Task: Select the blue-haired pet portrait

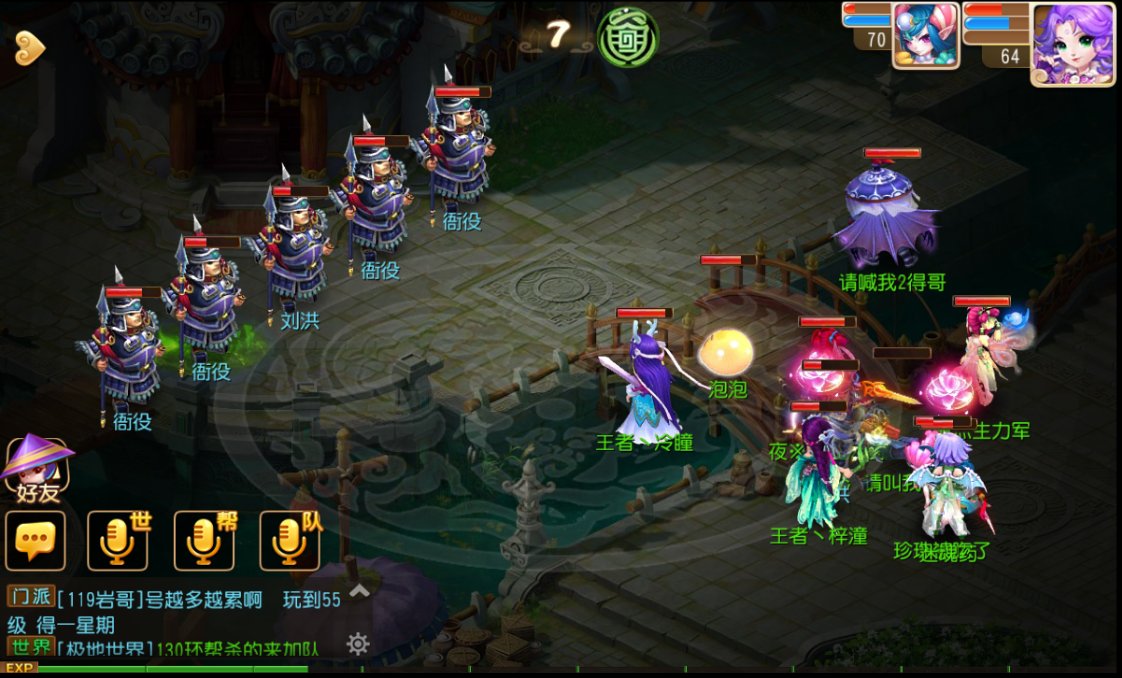Action: pos(925,35)
